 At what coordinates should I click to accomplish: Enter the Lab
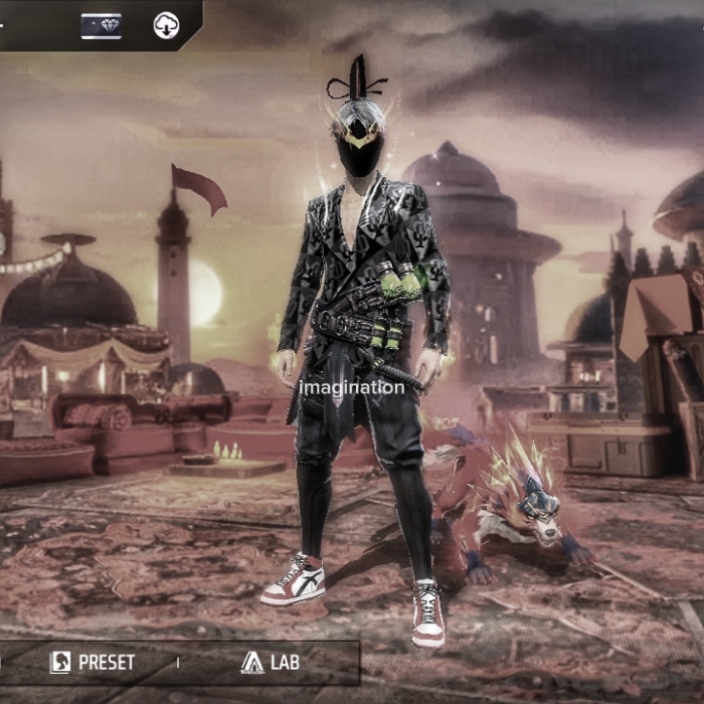pos(270,662)
